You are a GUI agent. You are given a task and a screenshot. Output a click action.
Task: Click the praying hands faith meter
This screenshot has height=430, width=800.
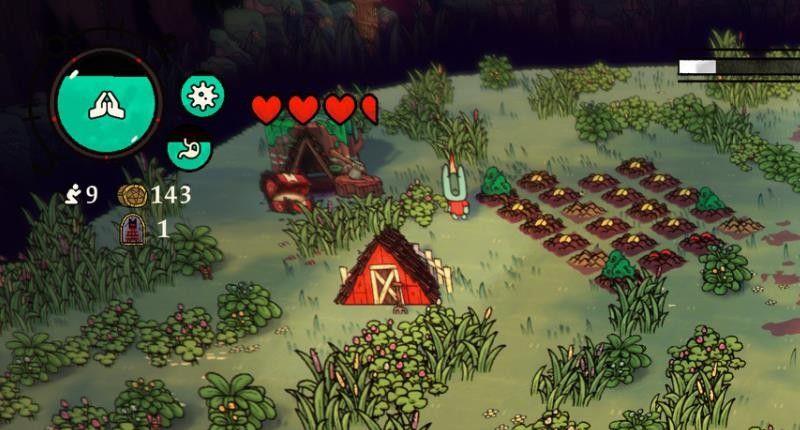[105, 102]
